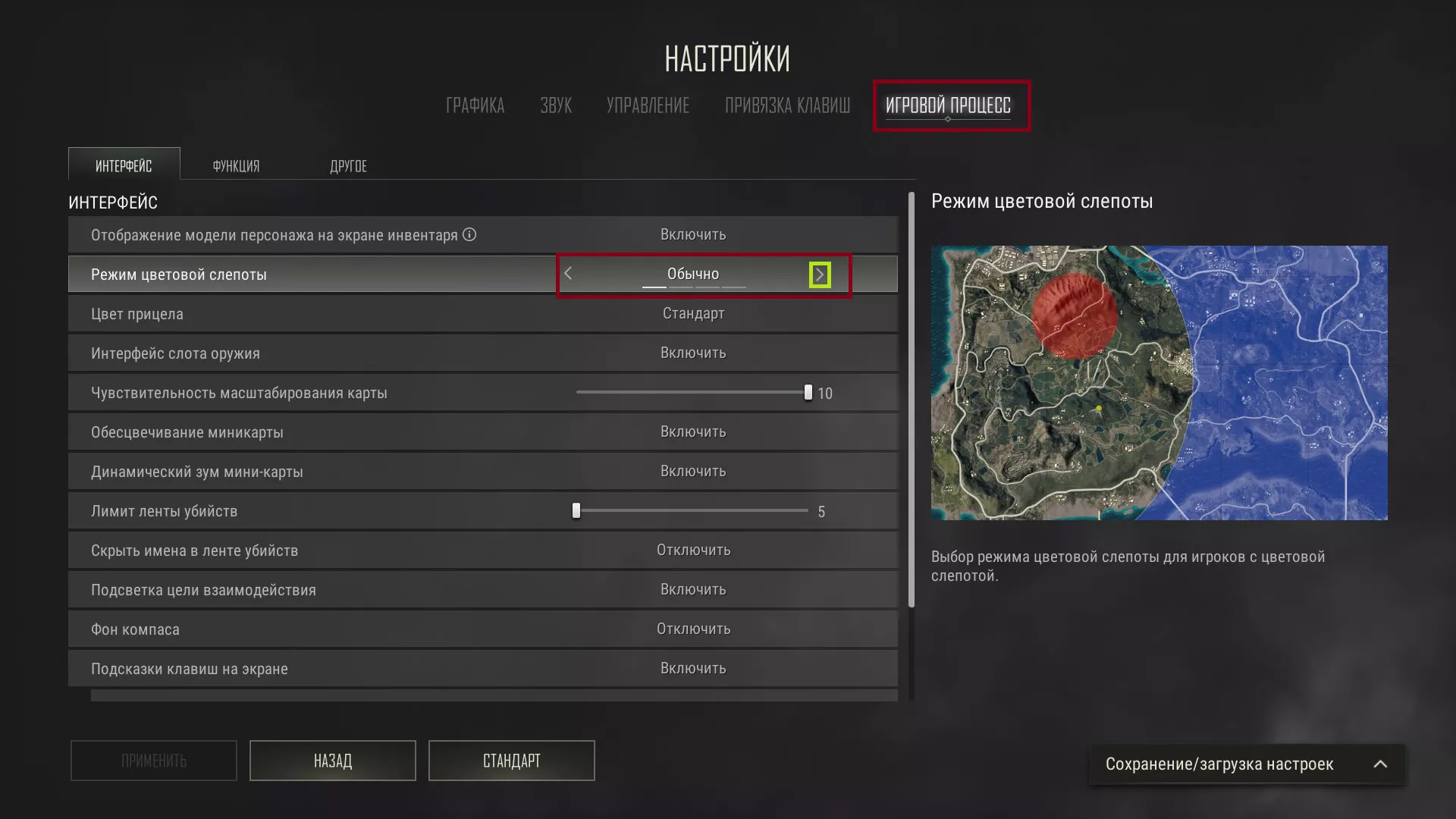This screenshot has height=819, width=1456.
Task: Click the info icon next to character model display
Action: coord(470,234)
